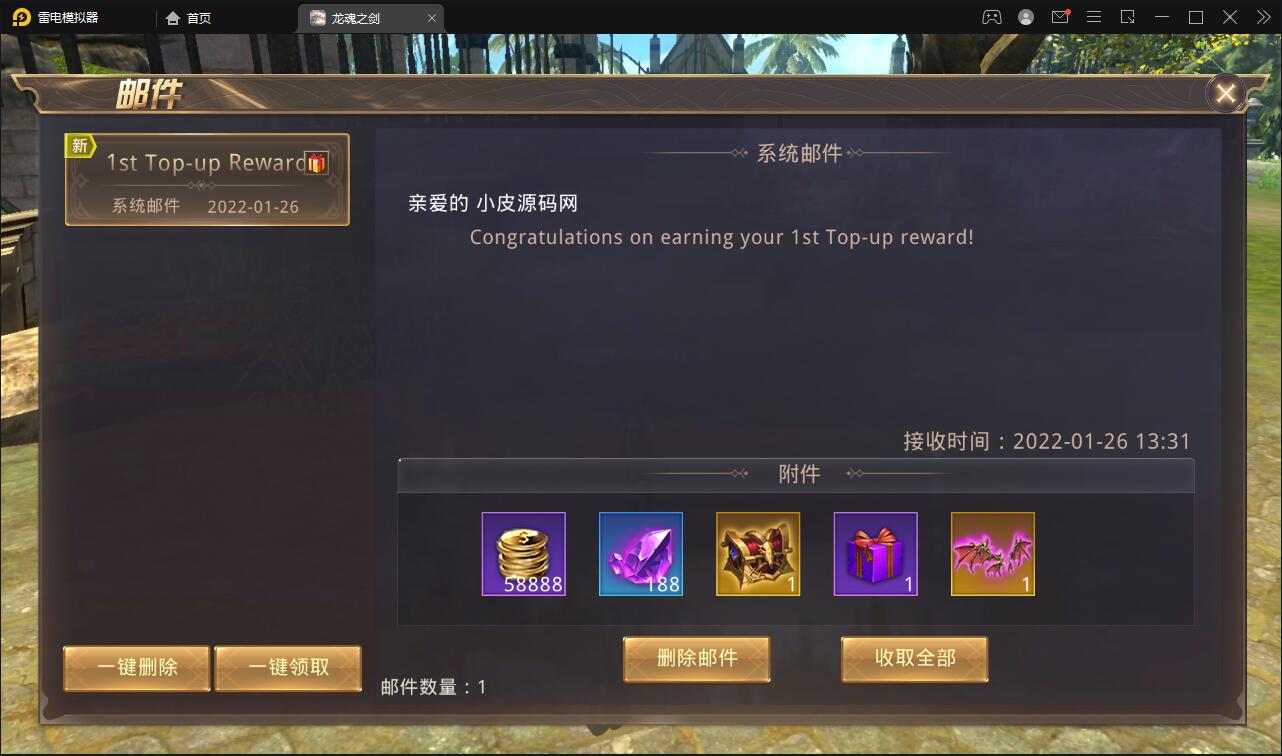Click the gift icon on 1st Top-up Reward mail
Screen dimensions: 1282x756
click(315, 163)
